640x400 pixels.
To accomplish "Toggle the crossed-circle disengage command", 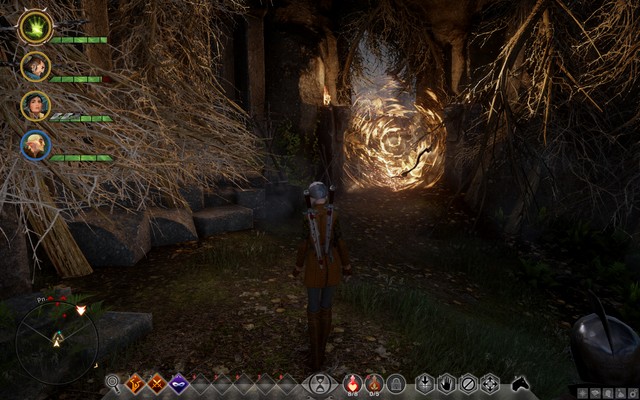I will (468, 383).
